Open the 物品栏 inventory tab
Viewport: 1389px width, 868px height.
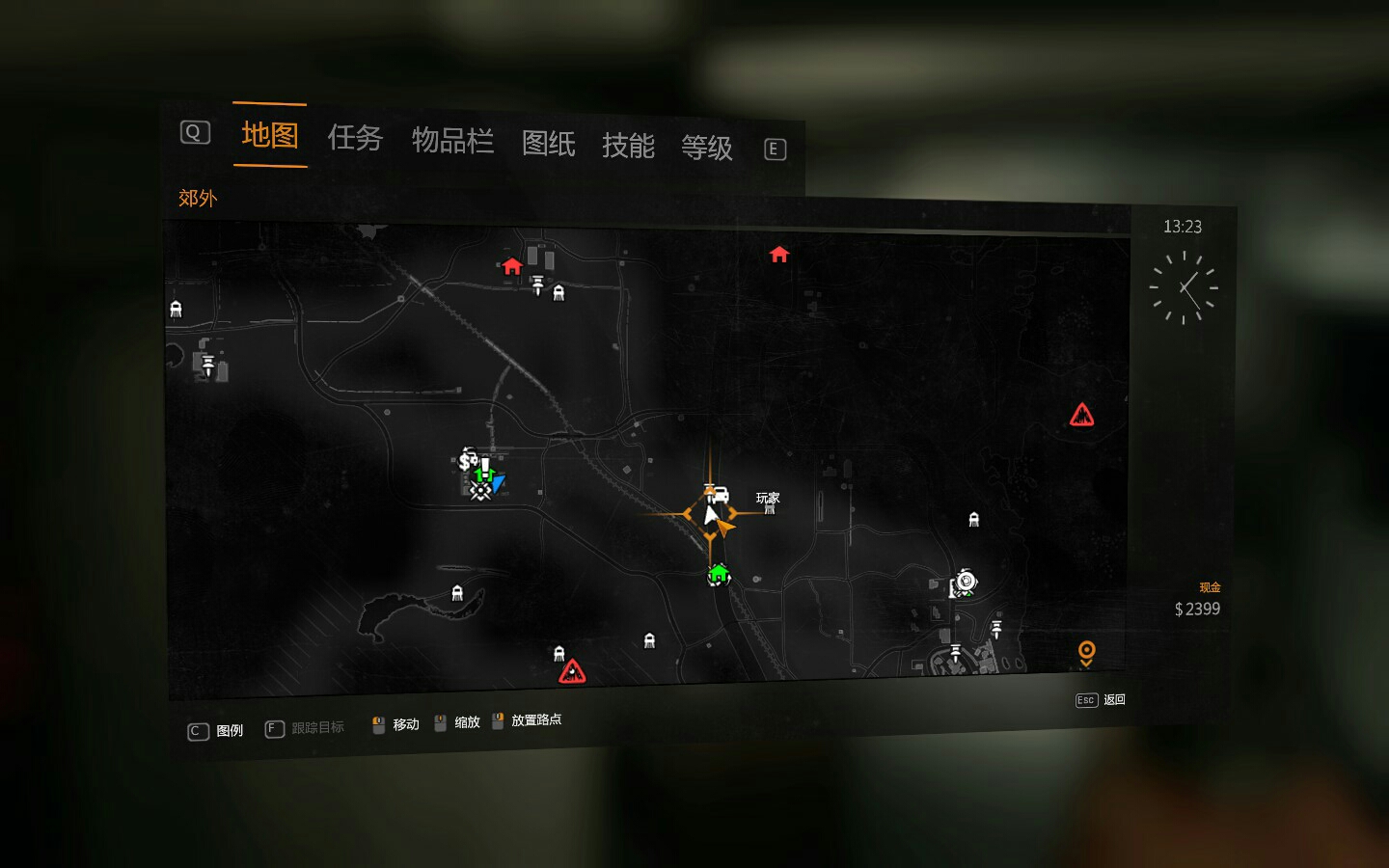[x=452, y=142]
